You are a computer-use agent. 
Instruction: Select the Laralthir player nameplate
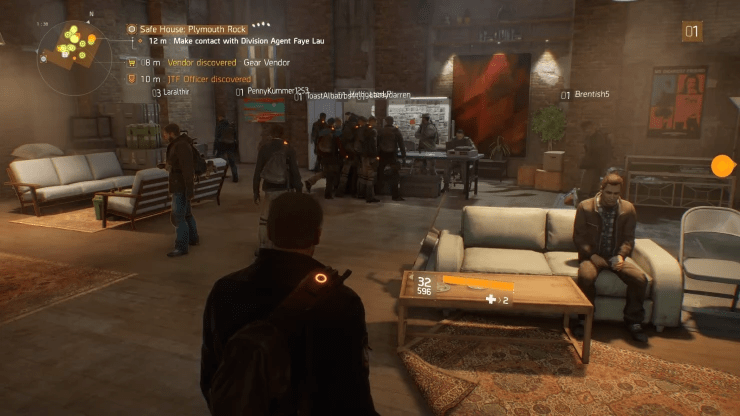click(175, 92)
